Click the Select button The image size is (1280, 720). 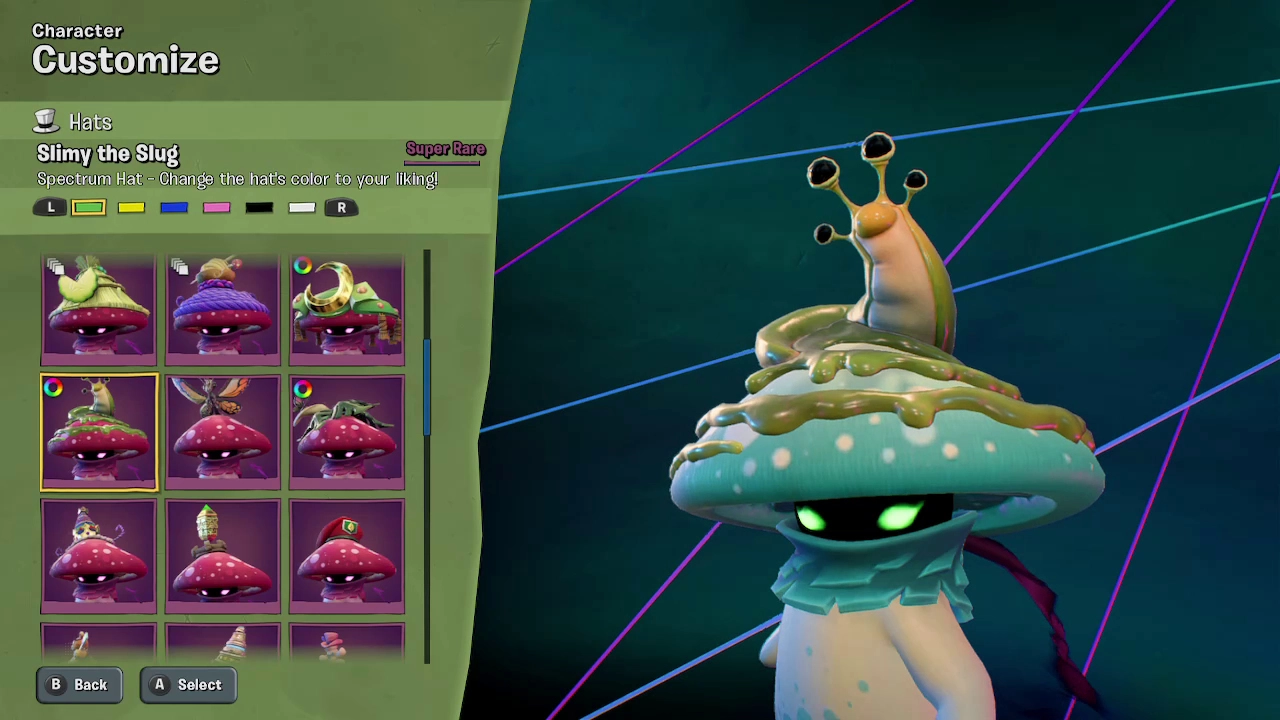coord(187,684)
